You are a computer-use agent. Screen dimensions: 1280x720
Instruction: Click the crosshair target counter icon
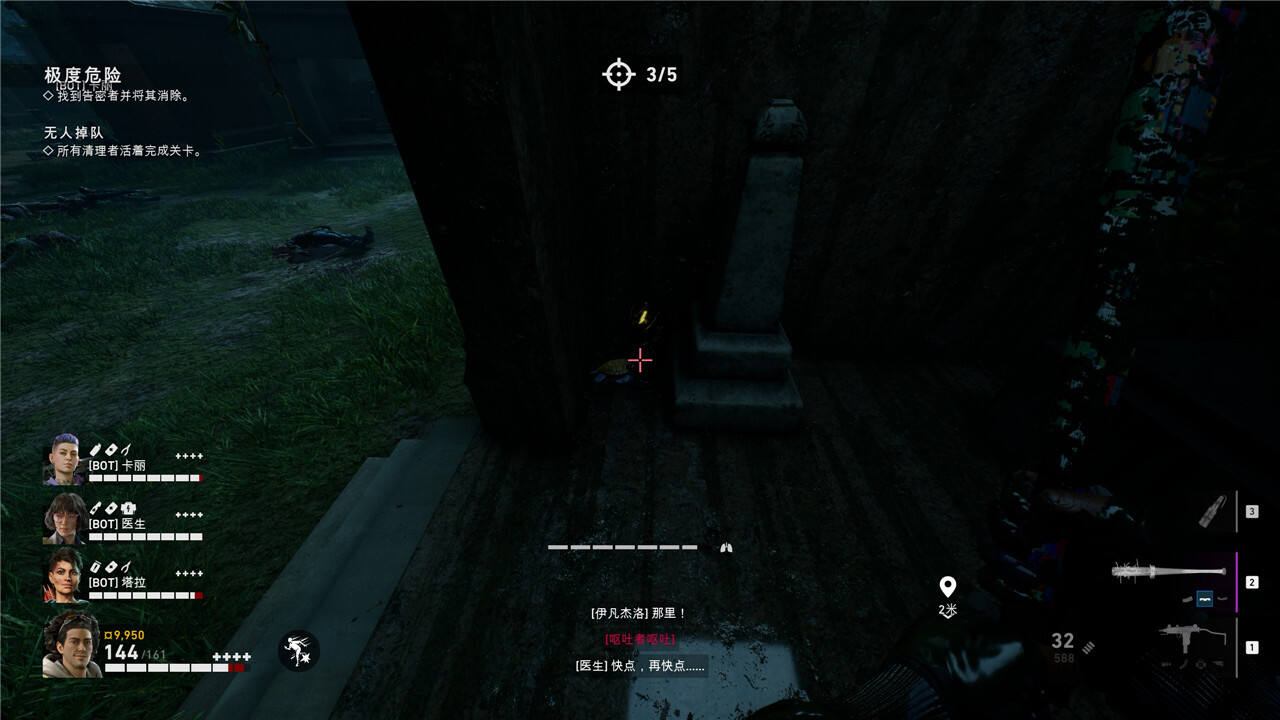pyautogui.click(x=619, y=74)
